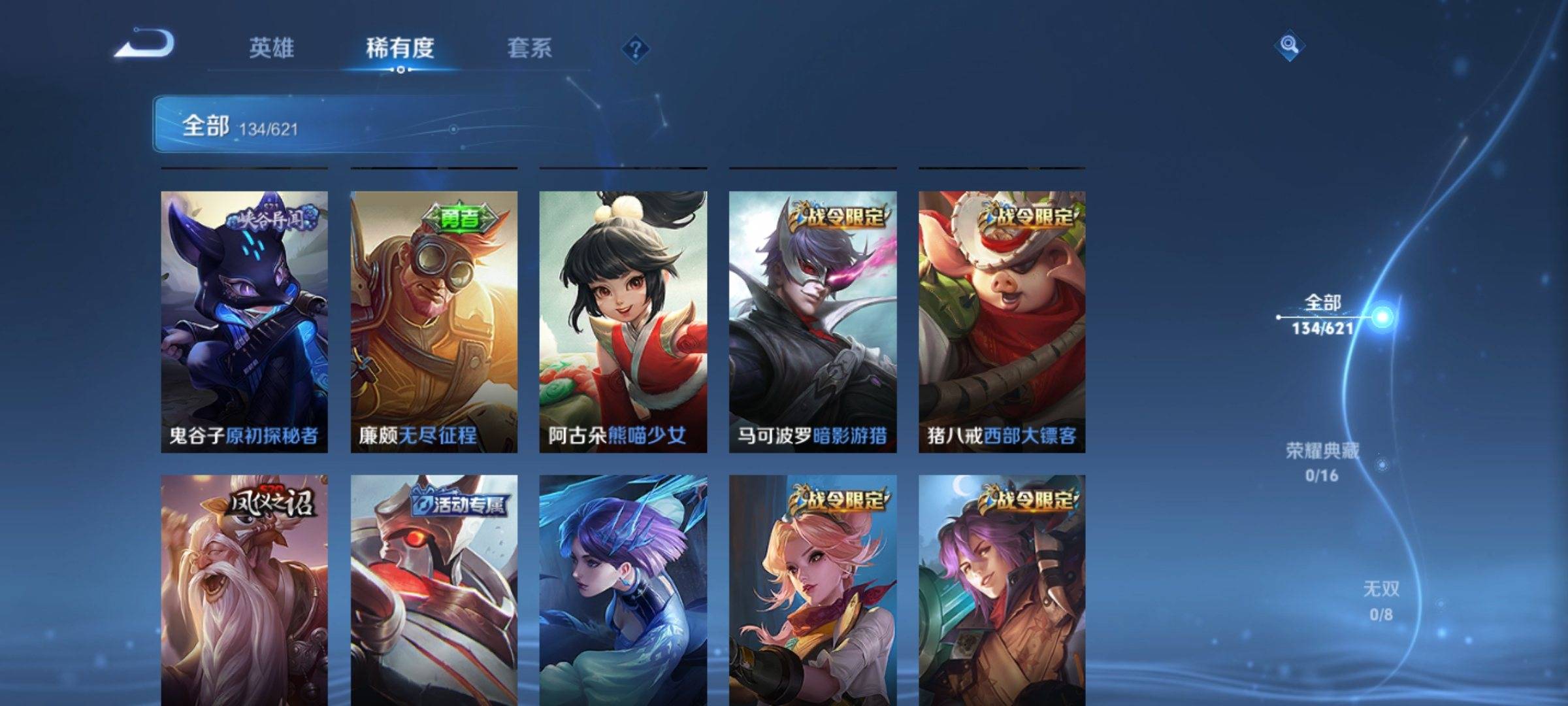Open the magnifier search icon
1568x706 pixels.
tap(1289, 46)
